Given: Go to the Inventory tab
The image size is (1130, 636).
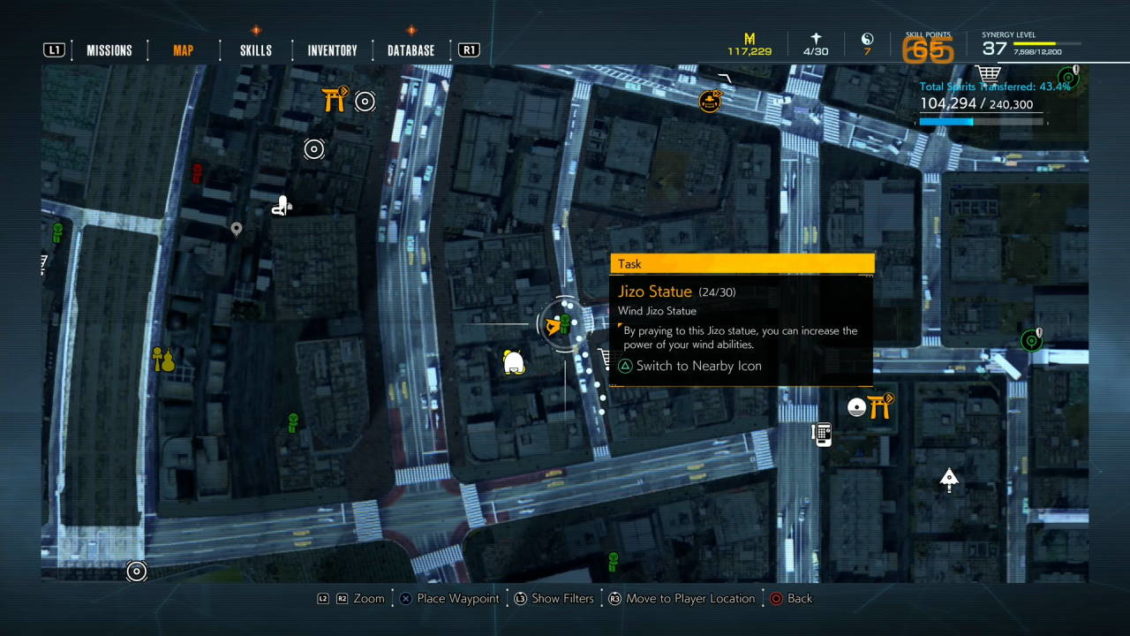Looking at the screenshot, I should click(332, 50).
